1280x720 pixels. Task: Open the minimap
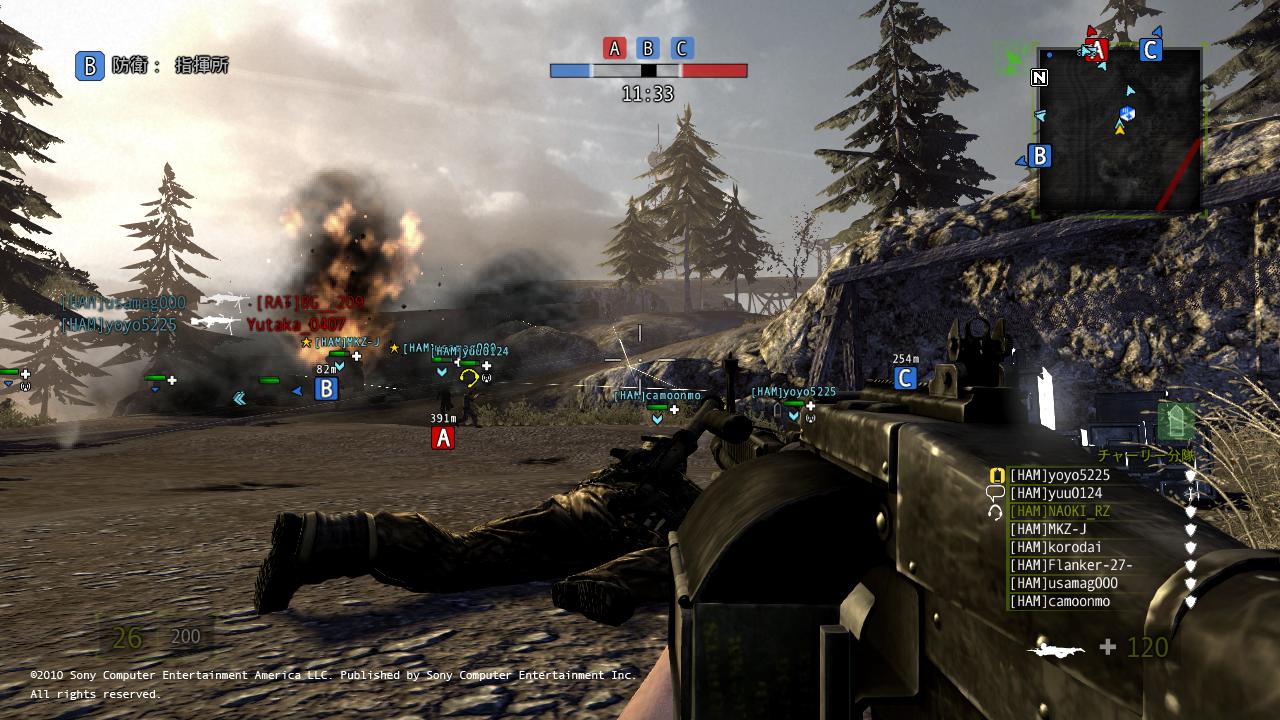coord(1119,130)
